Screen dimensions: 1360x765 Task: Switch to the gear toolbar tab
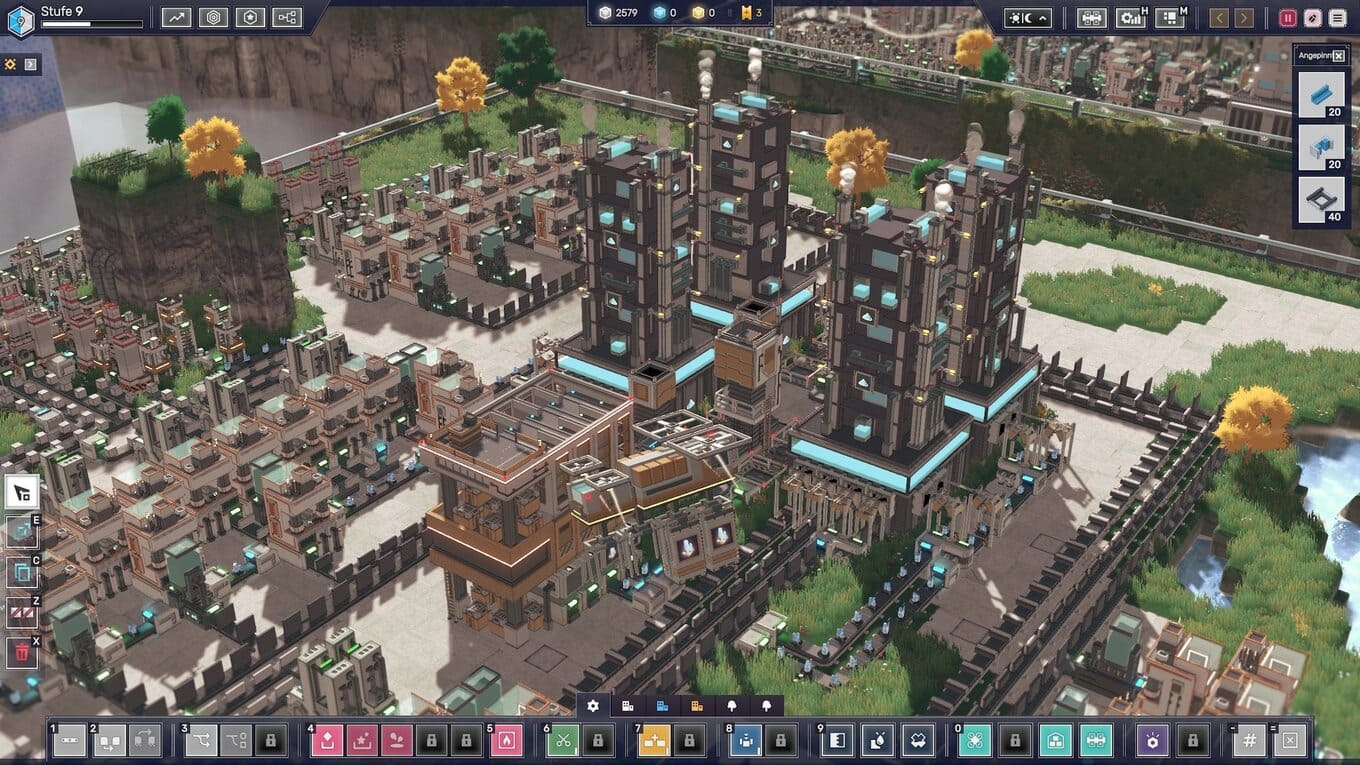pyautogui.click(x=593, y=706)
